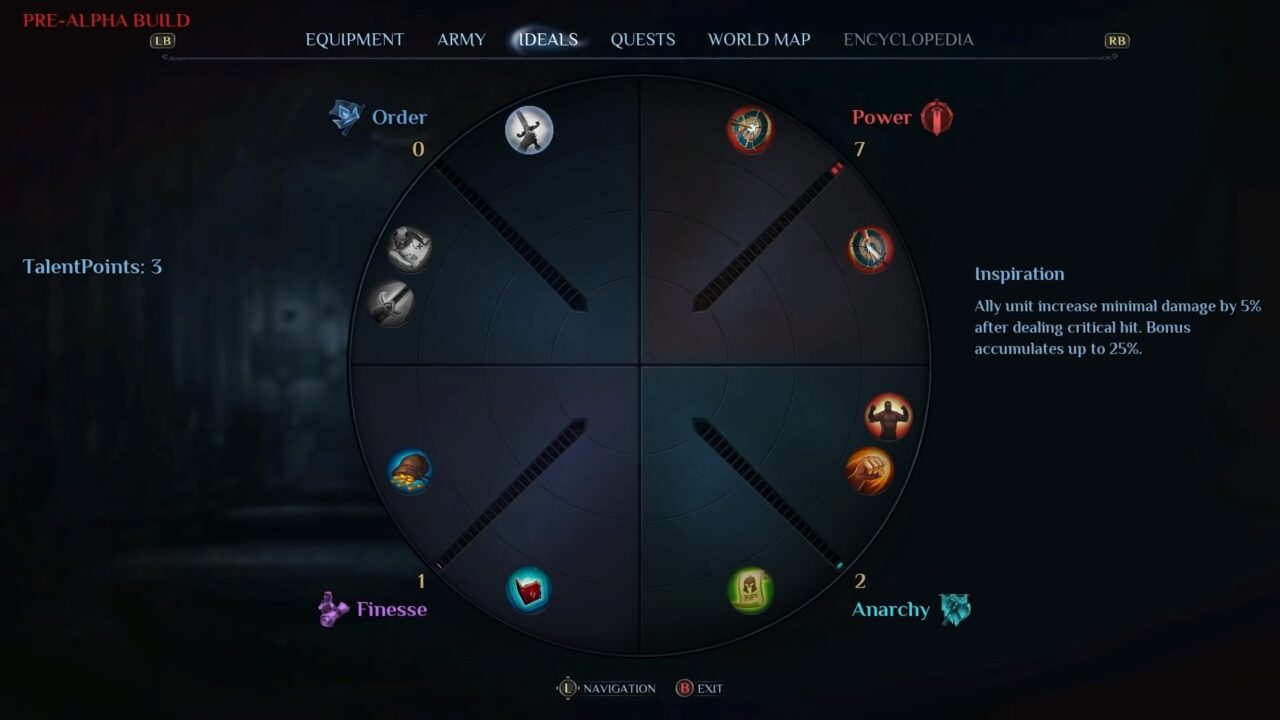Choose the flexing strongman talent
The image size is (1280, 720).
(888, 416)
